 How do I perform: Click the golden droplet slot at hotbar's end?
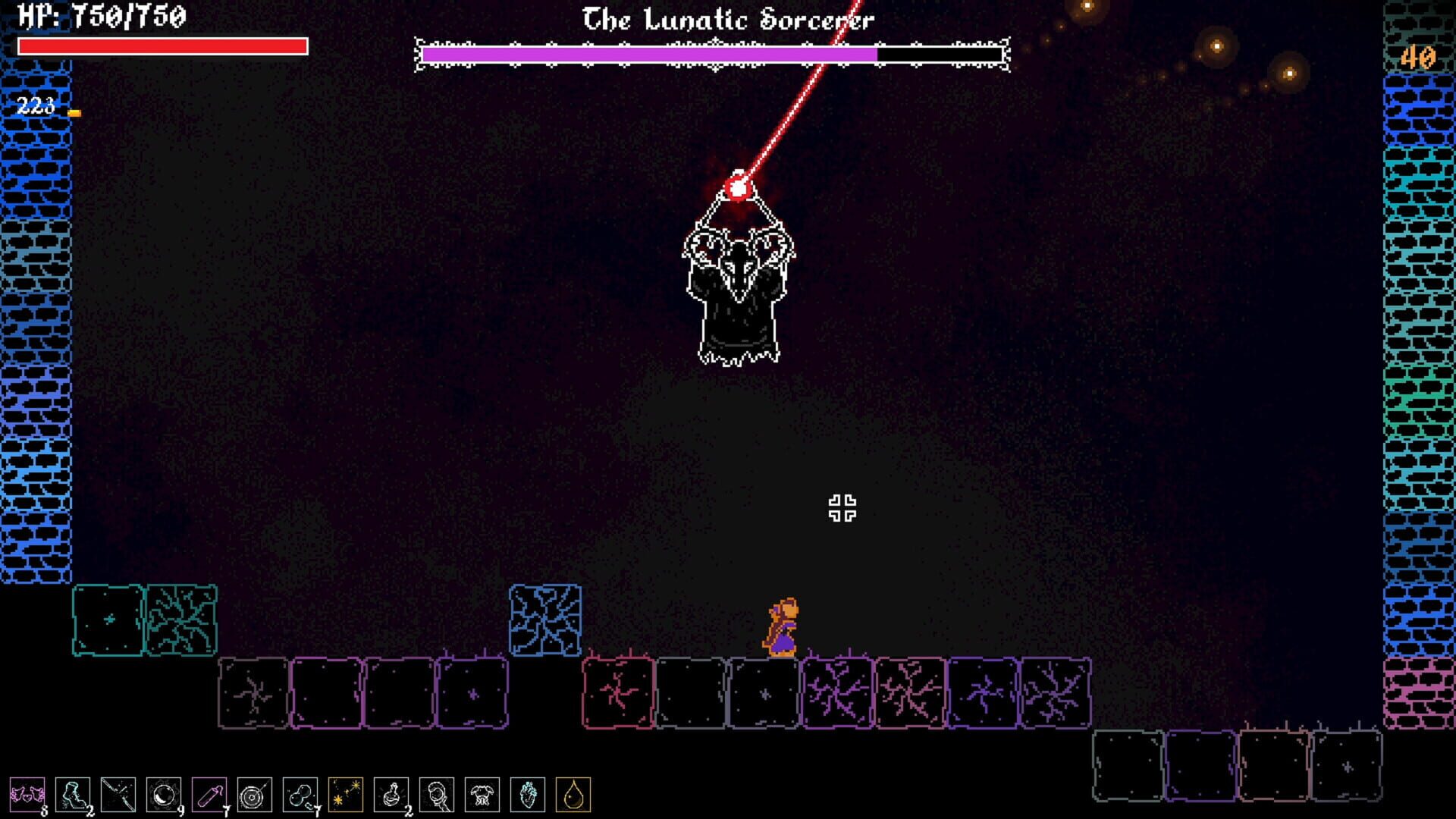coord(572,794)
